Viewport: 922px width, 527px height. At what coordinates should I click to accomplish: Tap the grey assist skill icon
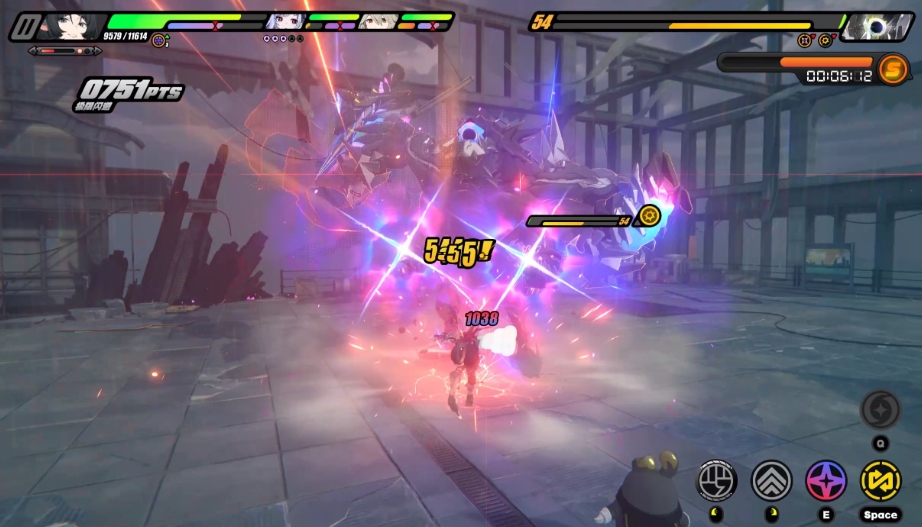(880, 410)
